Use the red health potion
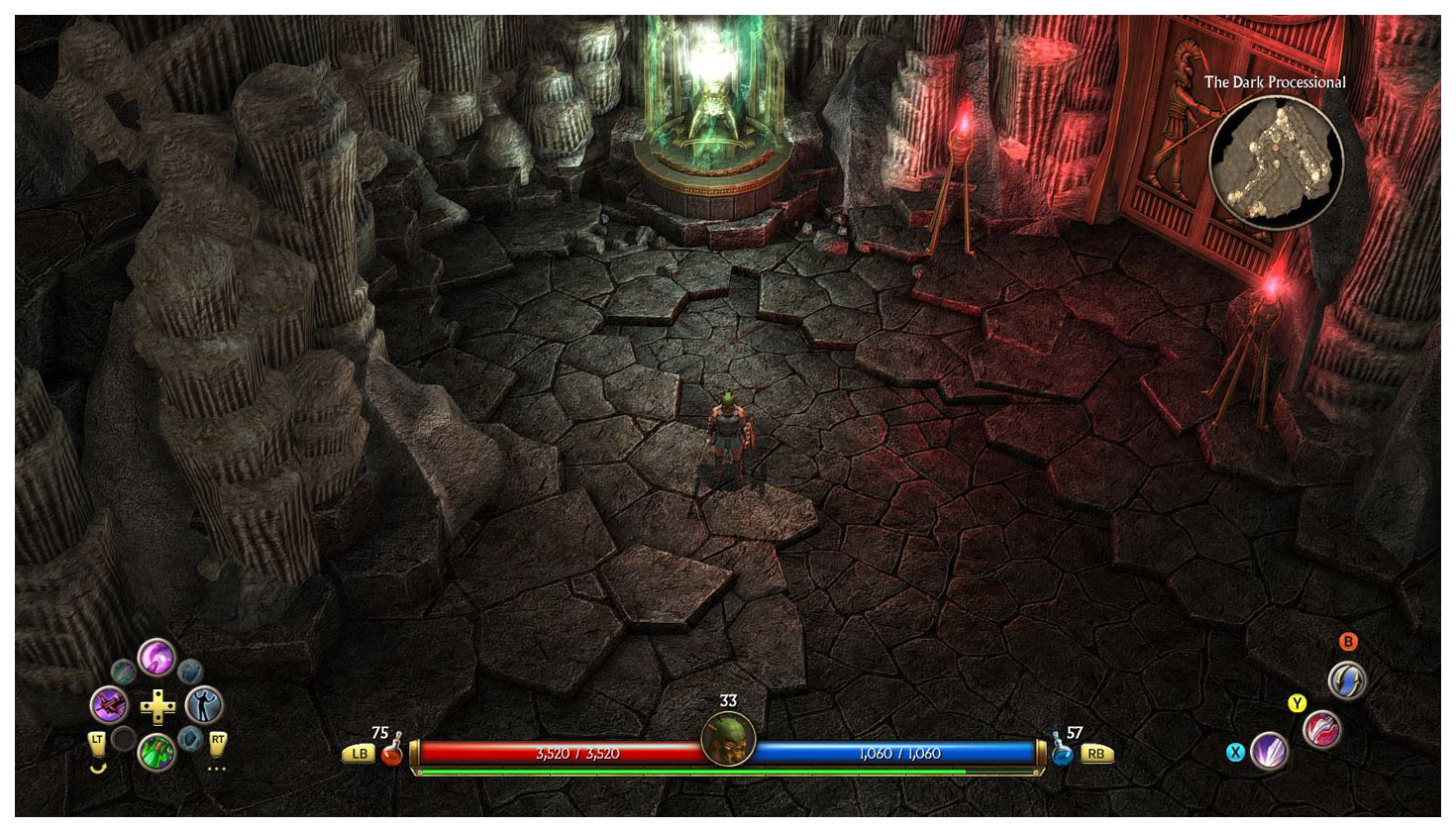This screenshot has width=1456, height=832. click(x=393, y=752)
